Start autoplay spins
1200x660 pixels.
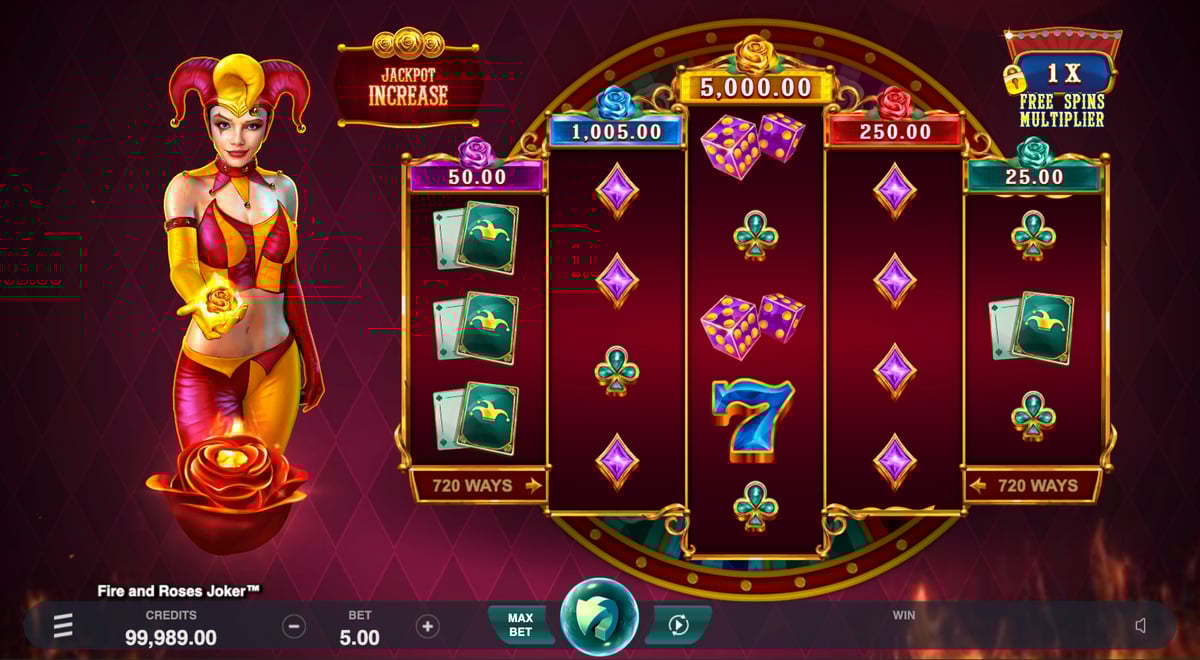[x=678, y=625]
